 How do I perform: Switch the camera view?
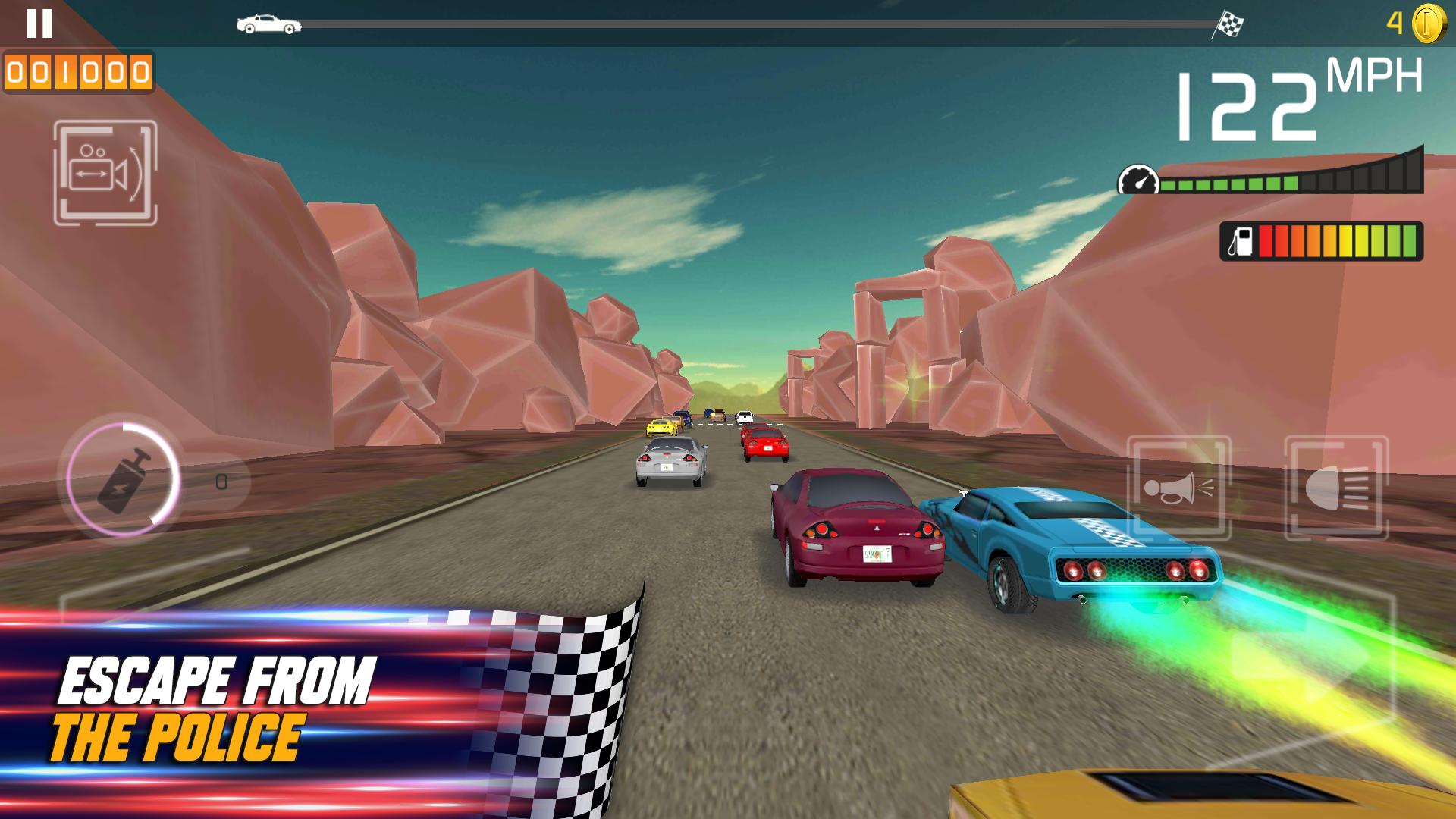[105, 173]
